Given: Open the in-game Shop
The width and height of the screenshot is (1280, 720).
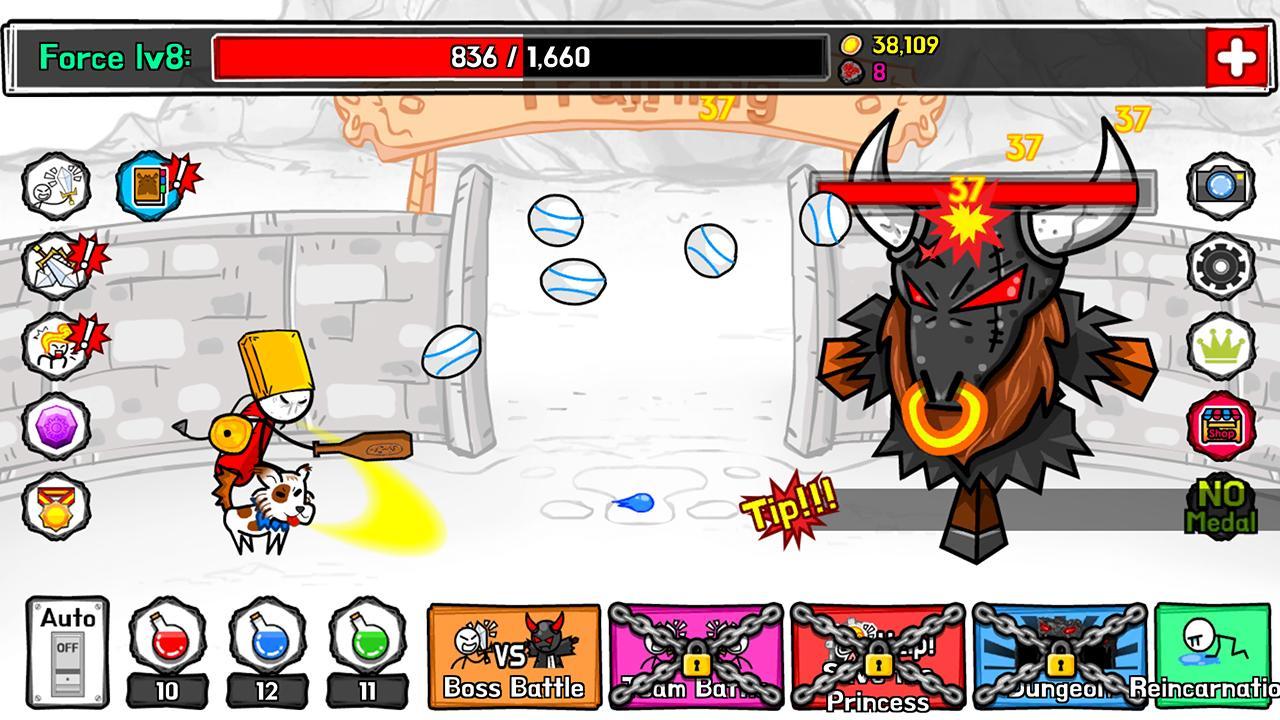Looking at the screenshot, I should 1221,421.
